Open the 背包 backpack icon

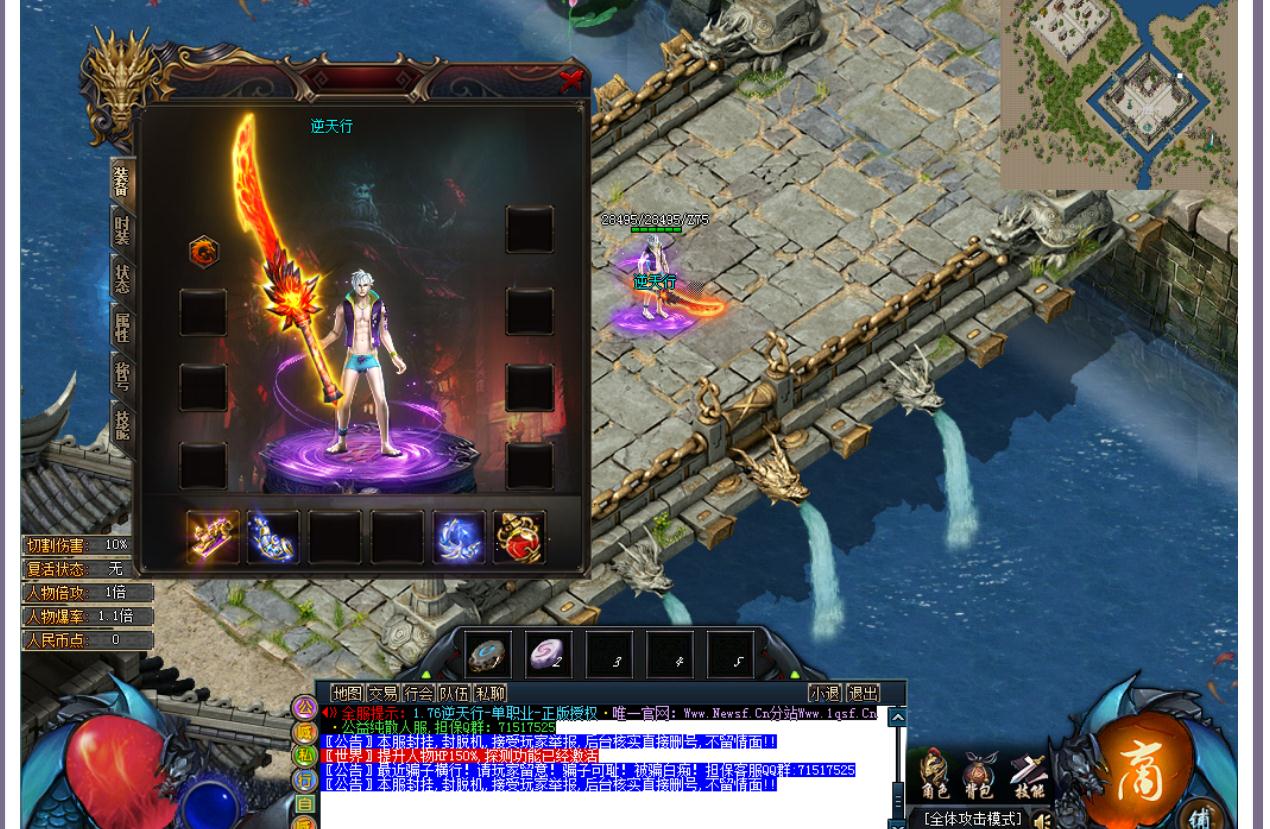[979, 777]
